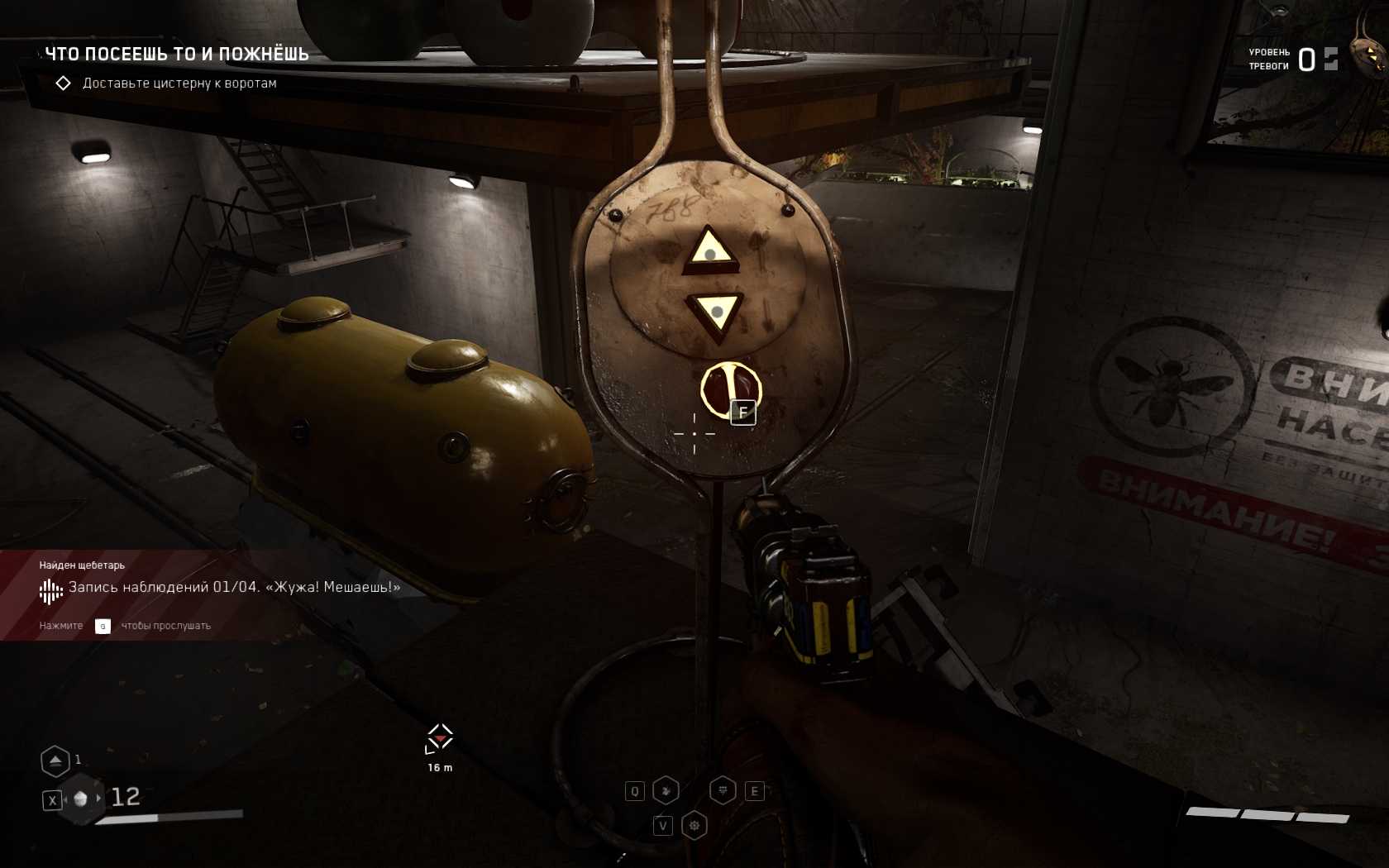Click the objective waypoint marker showing 16 m

439,738
